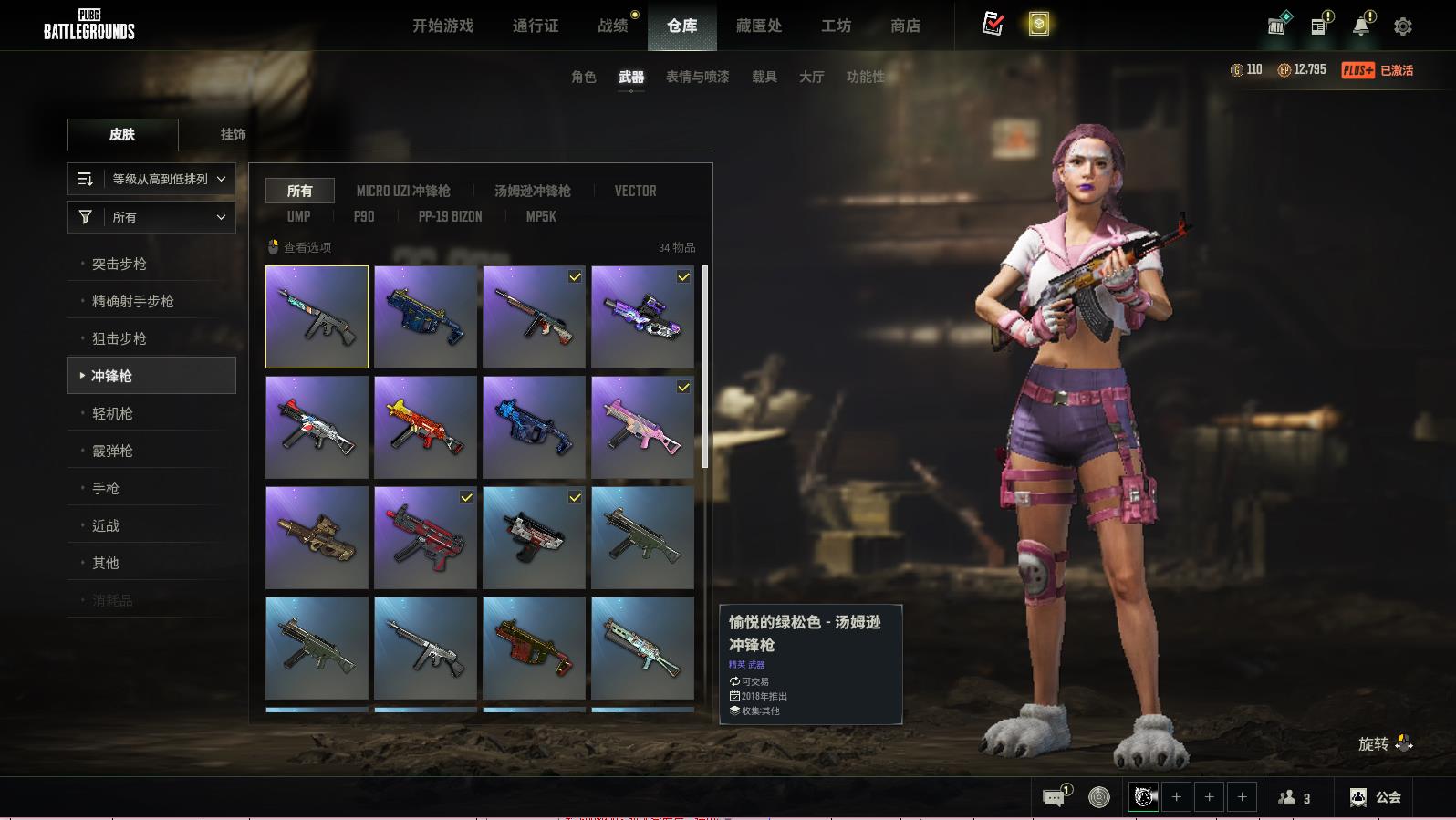Screen dimensions: 1456x820
Task: Choose the 狙击步枪 category
Action: pyautogui.click(x=120, y=338)
